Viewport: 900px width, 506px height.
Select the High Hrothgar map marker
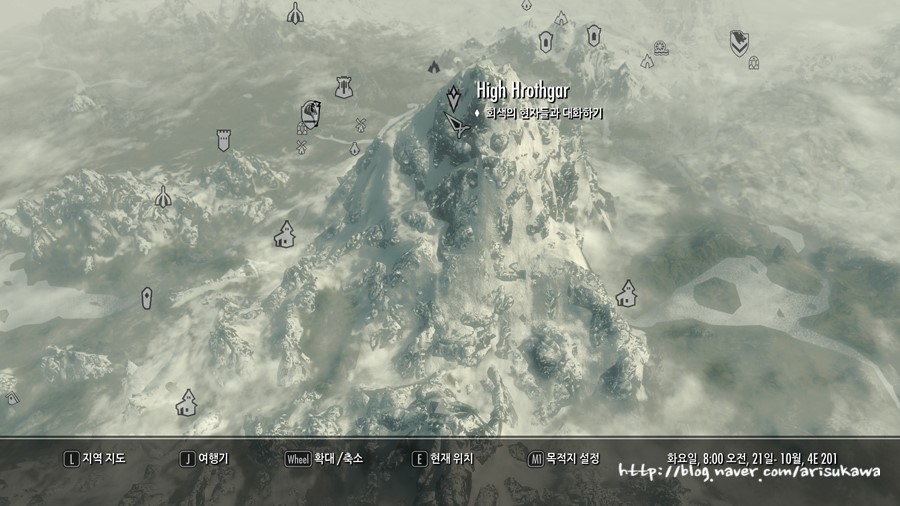pos(455,98)
